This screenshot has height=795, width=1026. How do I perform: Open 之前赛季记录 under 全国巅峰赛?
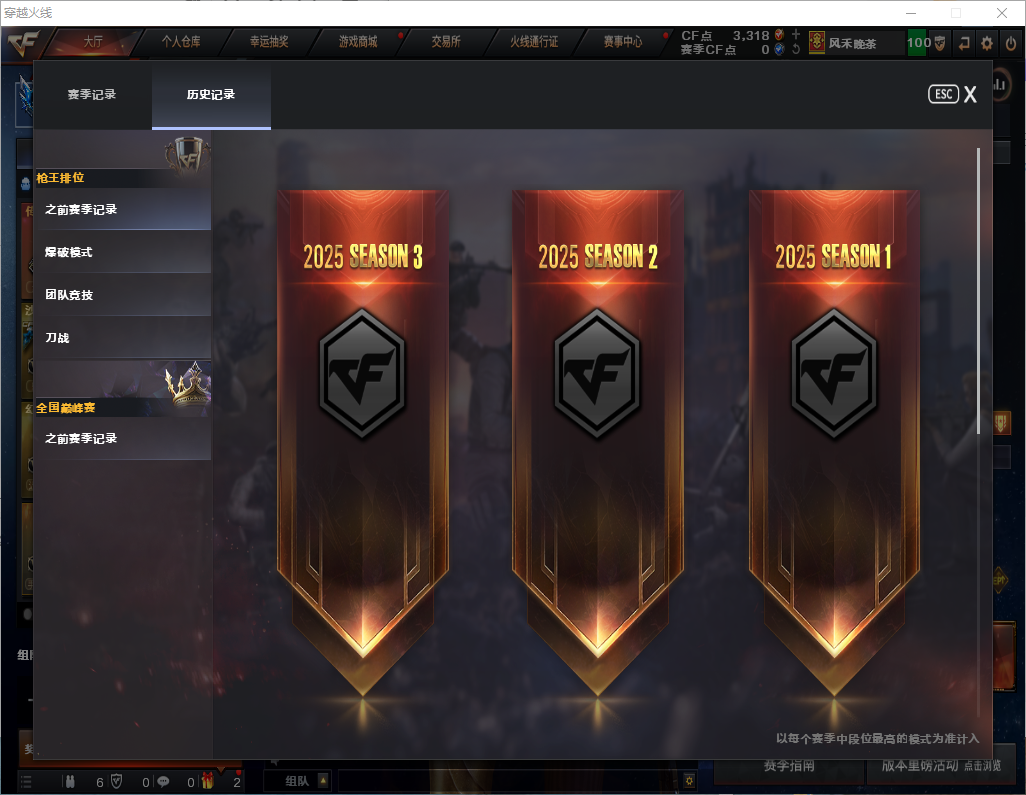[122, 438]
